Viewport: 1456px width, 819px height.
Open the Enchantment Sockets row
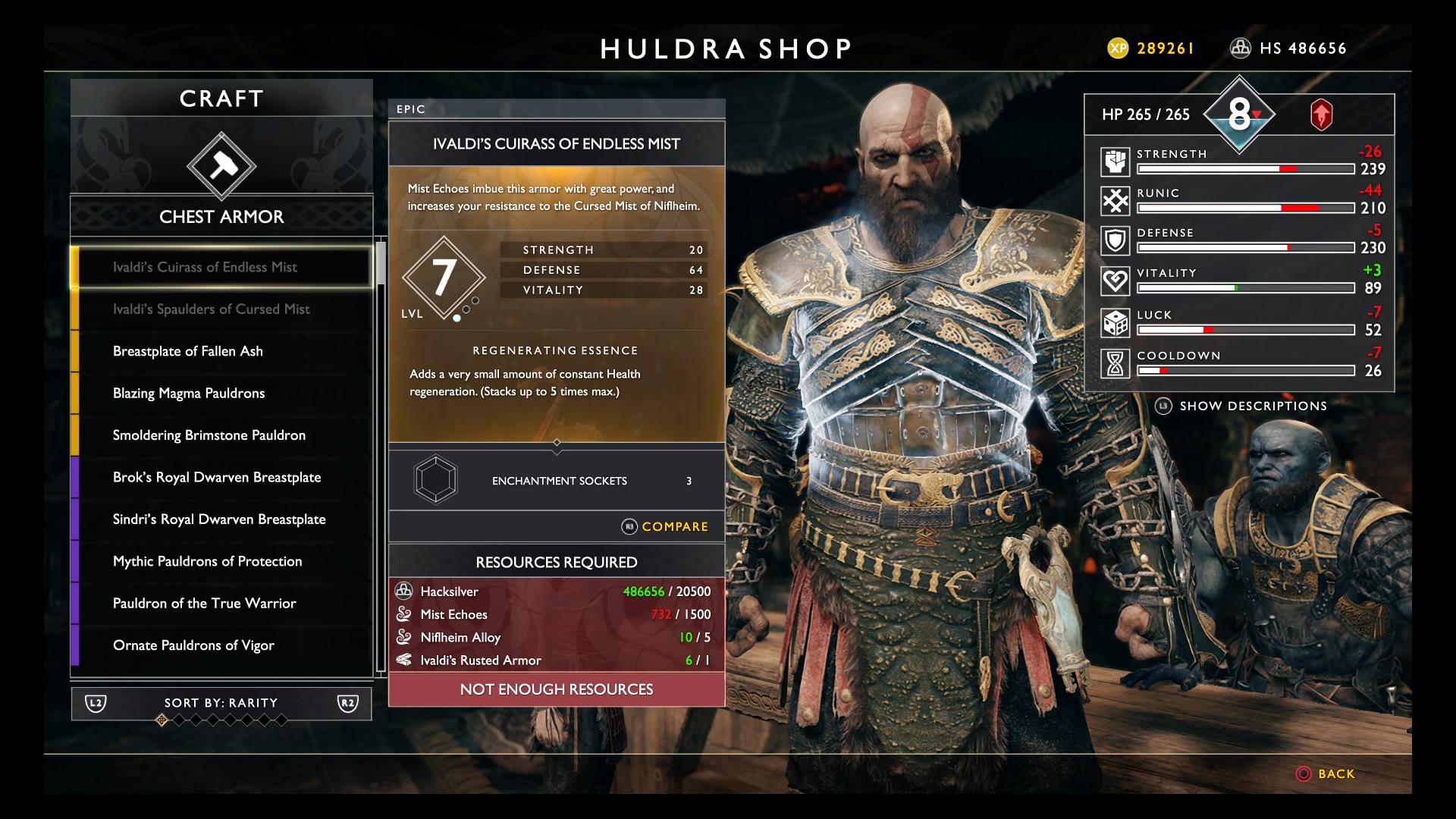557,480
